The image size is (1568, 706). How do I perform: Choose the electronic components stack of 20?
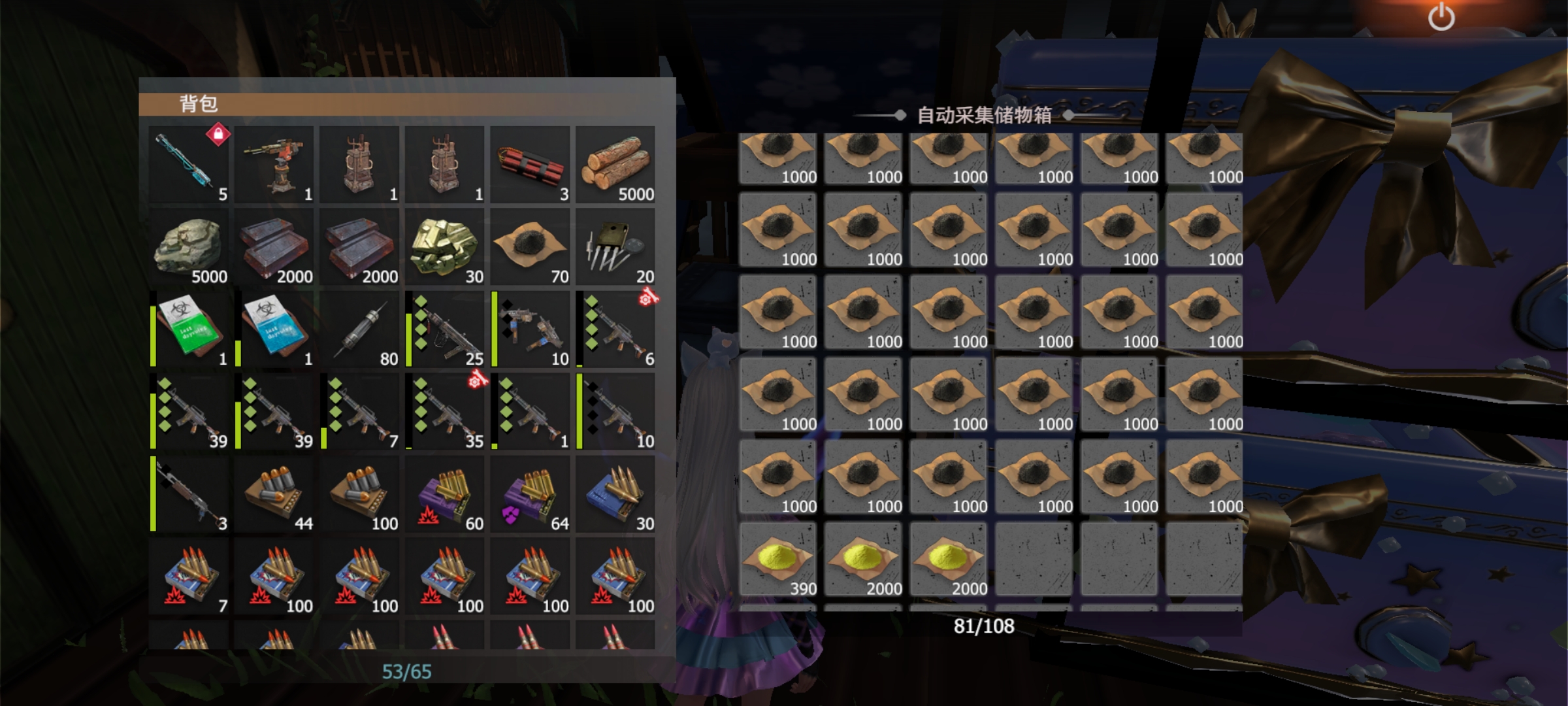point(615,247)
